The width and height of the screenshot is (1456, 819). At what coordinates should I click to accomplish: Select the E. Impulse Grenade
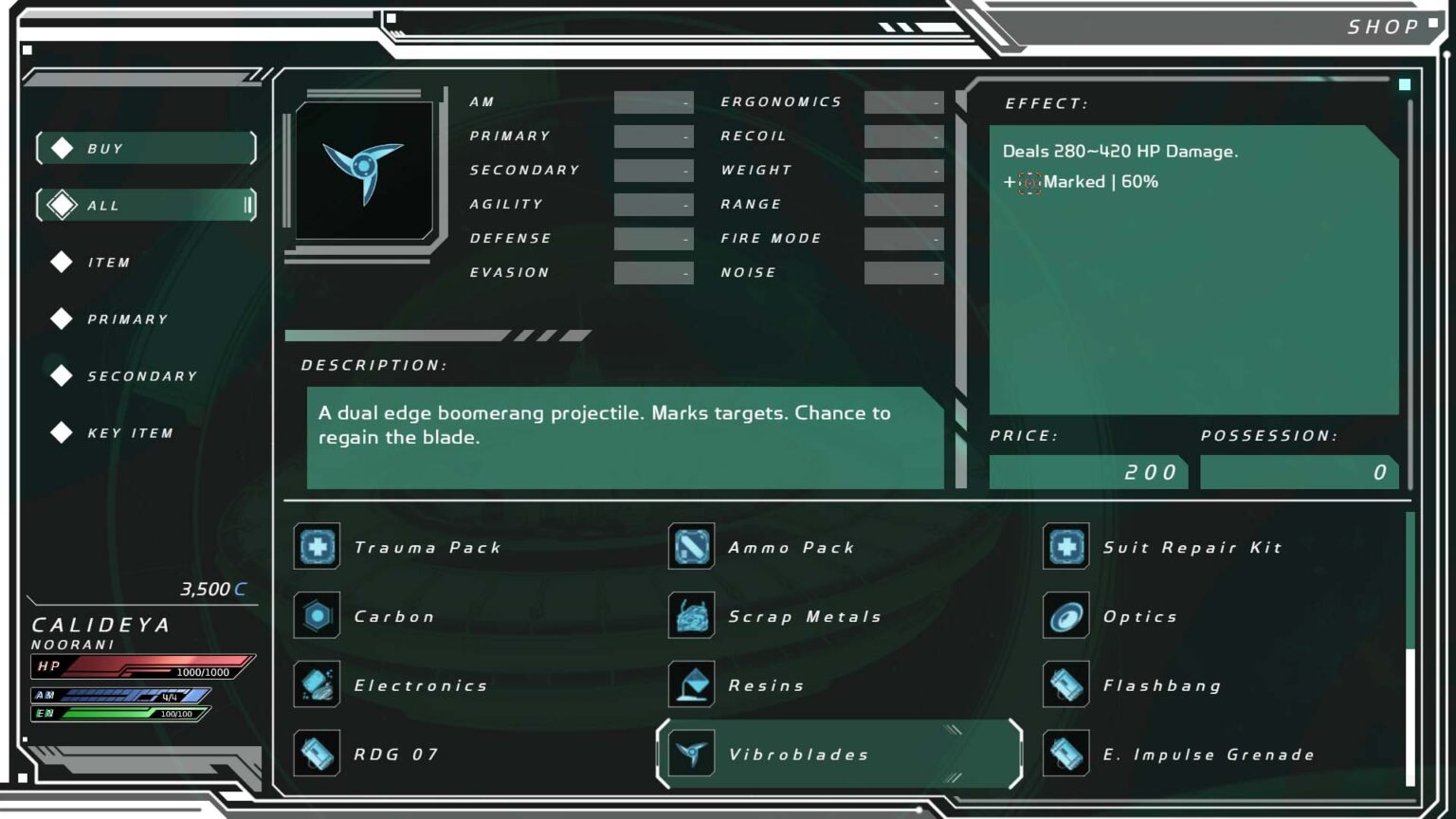coord(1208,755)
